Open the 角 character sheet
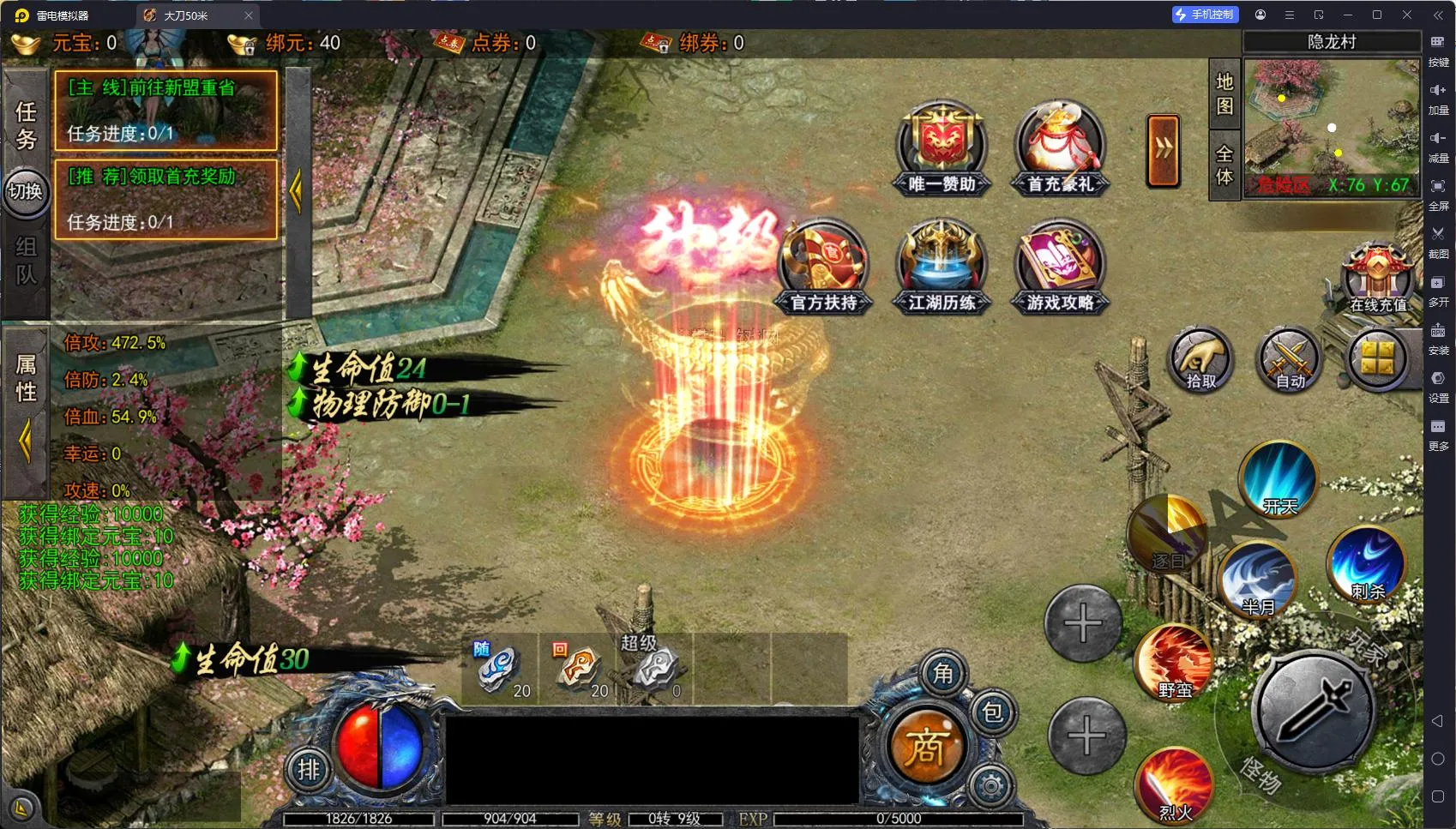 pyautogui.click(x=942, y=674)
